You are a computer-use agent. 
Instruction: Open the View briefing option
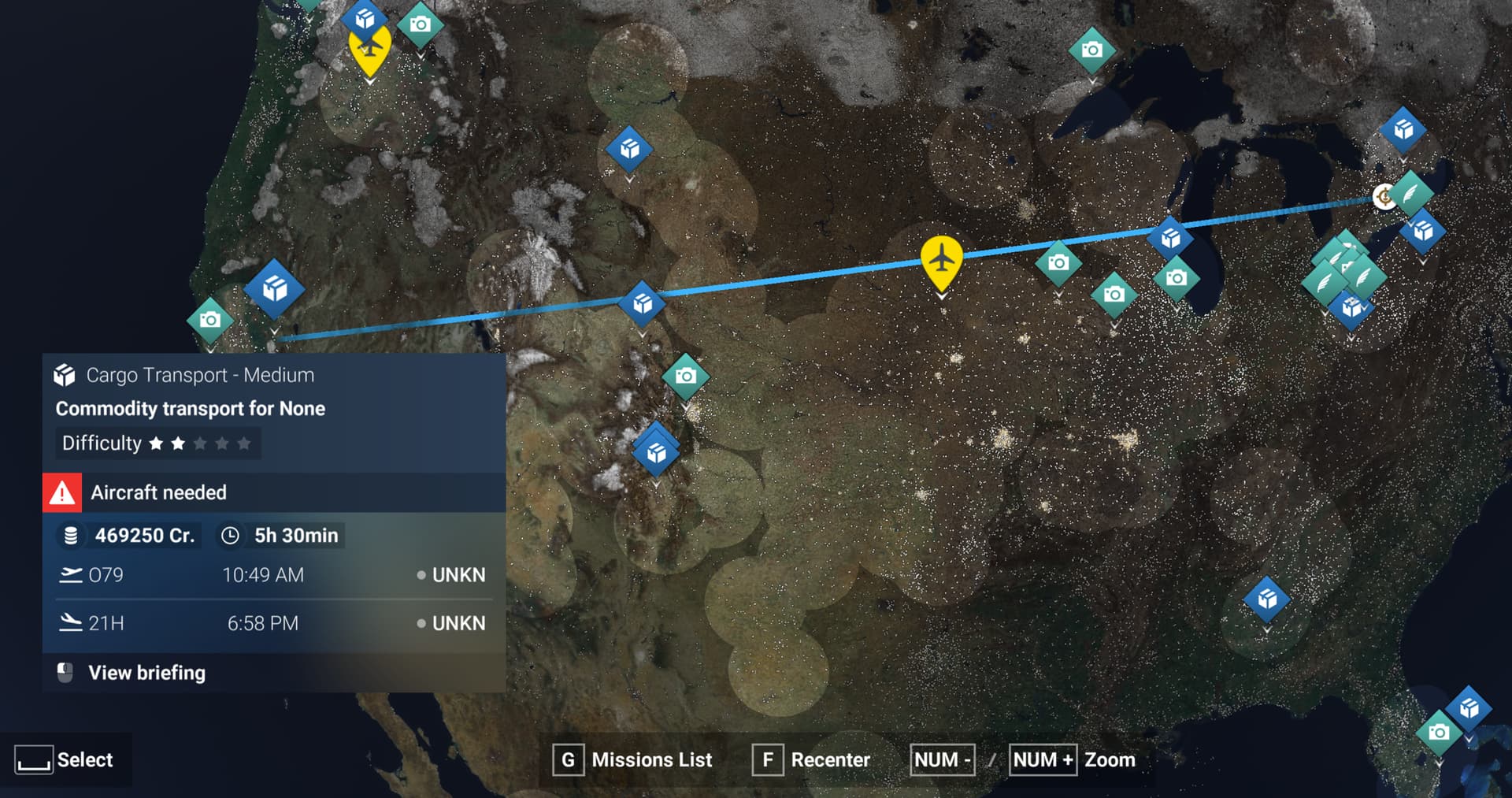(146, 673)
